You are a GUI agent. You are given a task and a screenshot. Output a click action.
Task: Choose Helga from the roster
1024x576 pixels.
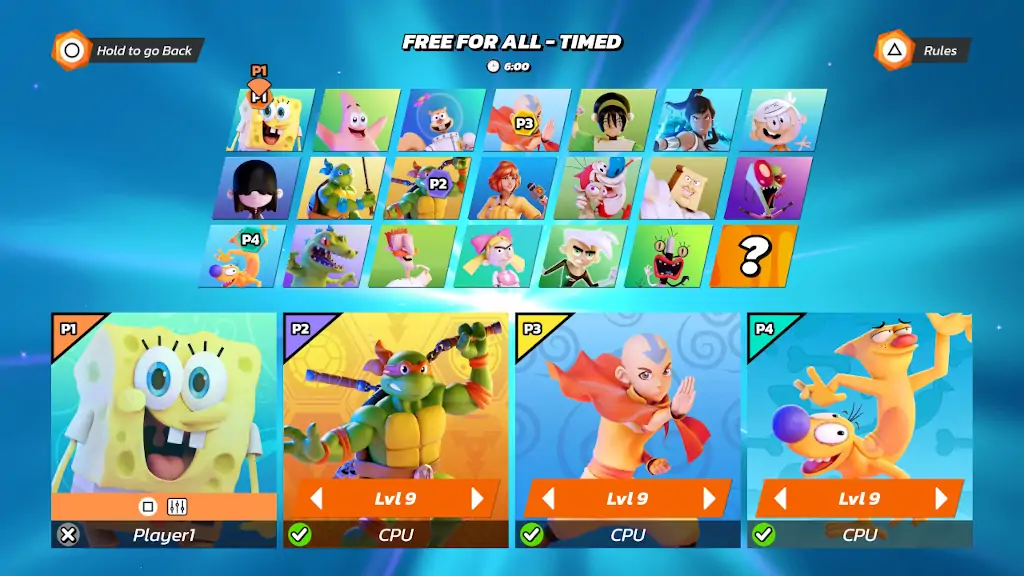pos(497,256)
